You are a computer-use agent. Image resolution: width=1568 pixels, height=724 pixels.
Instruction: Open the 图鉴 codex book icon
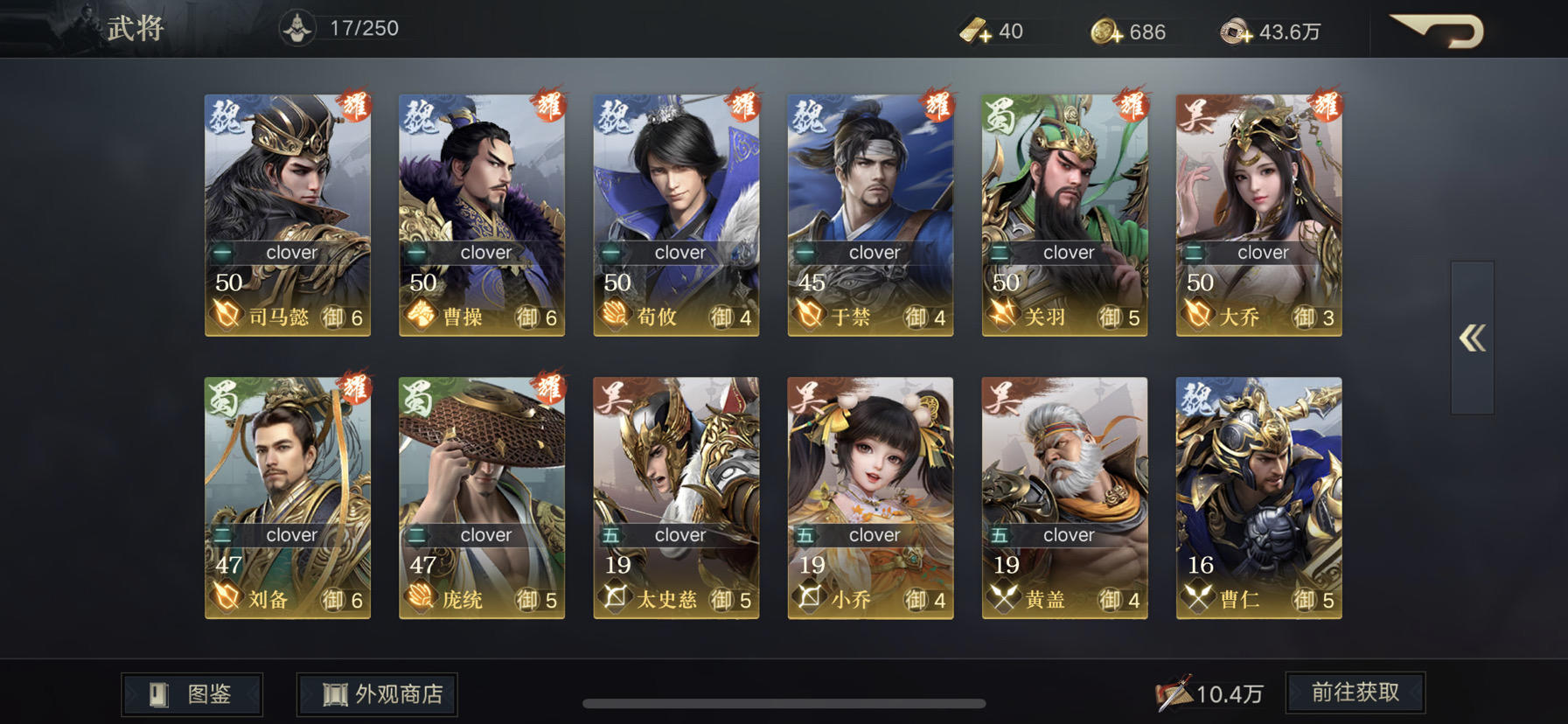tap(157, 693)
